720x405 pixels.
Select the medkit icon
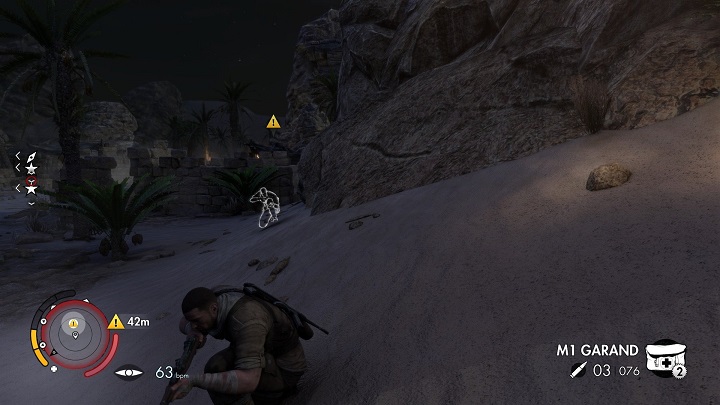663,358
